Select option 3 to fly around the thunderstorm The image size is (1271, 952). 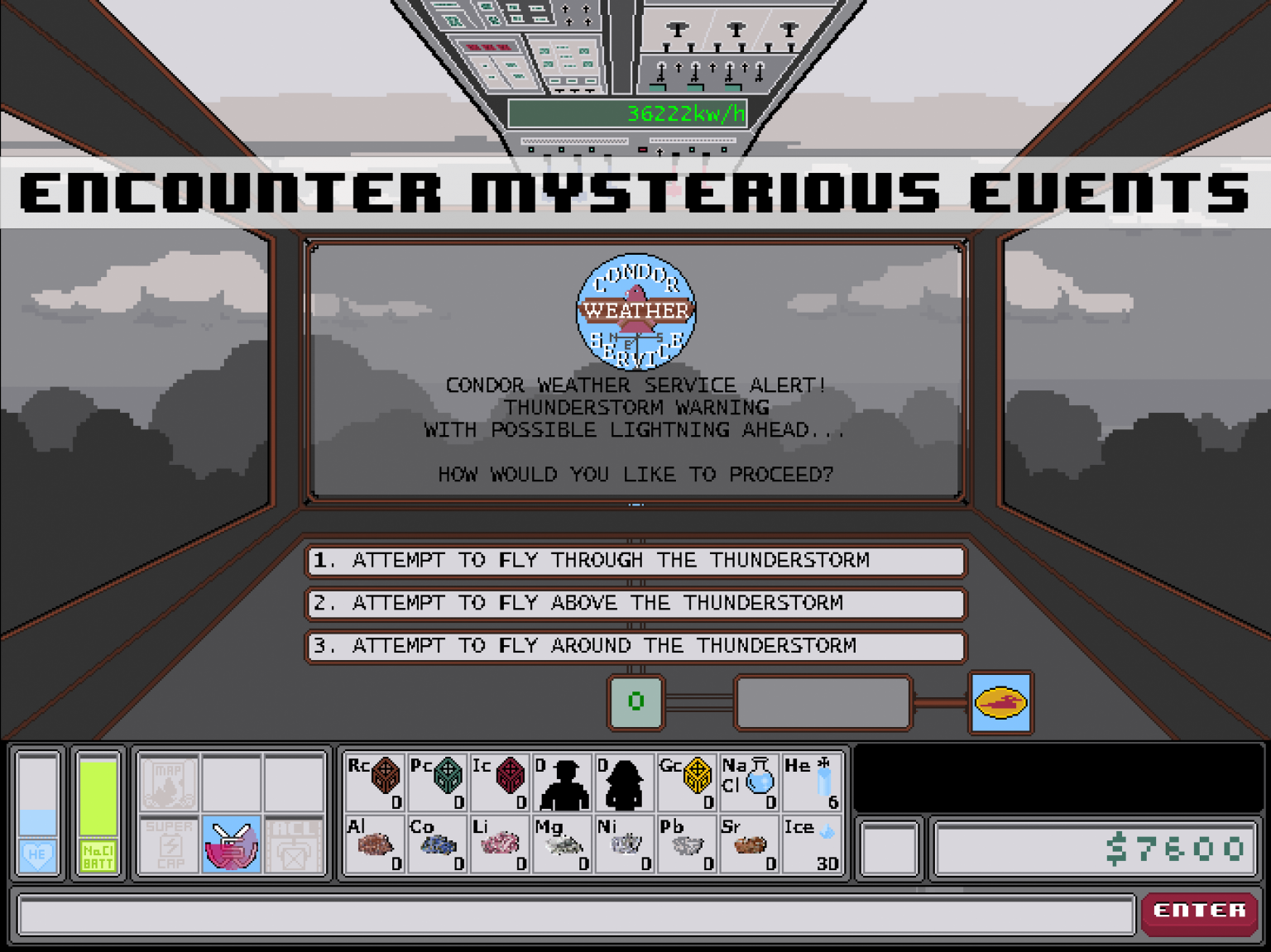[x=635, y=647]
